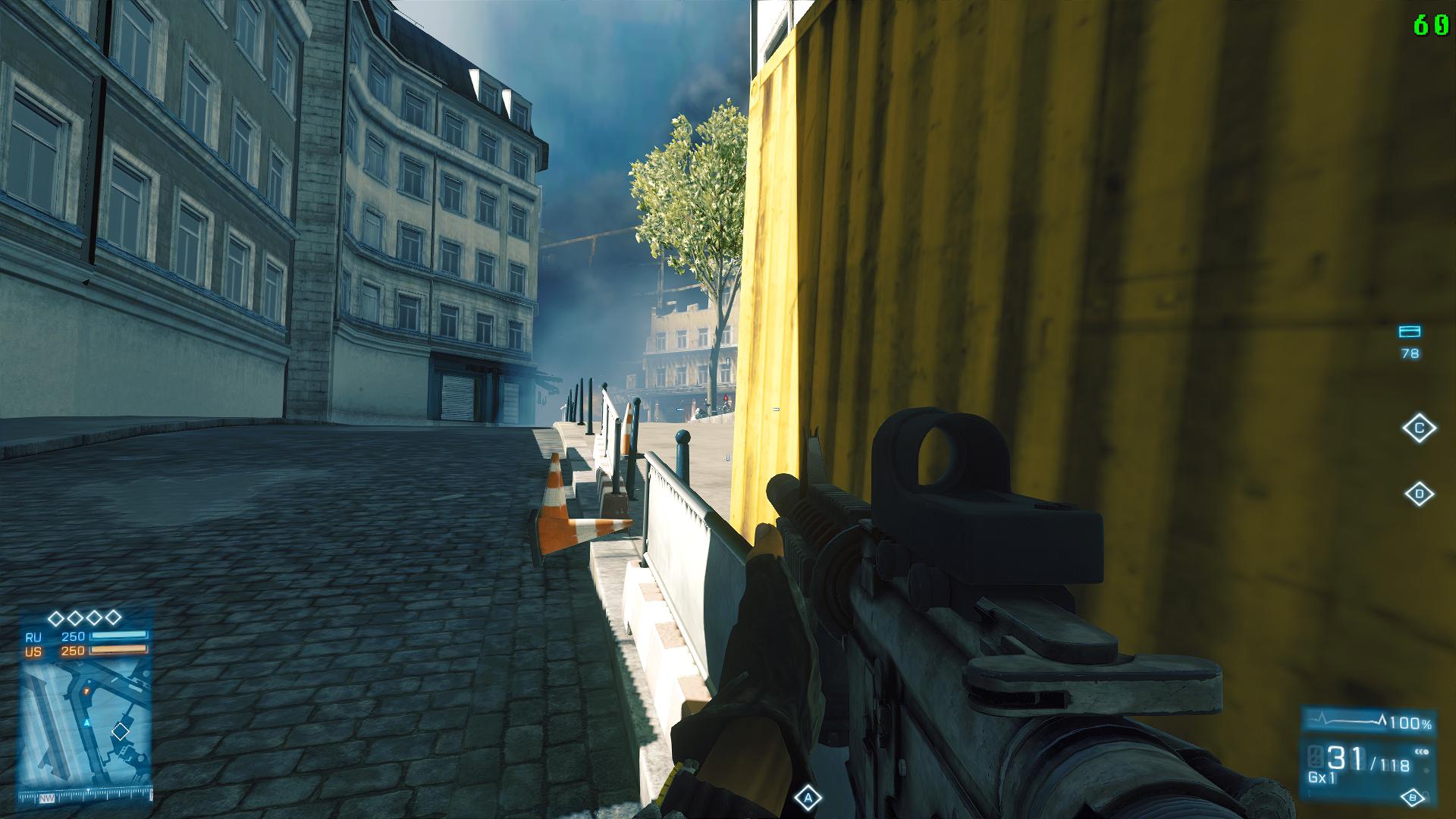Screen dimensions: 1456x819
Task: Click the white diamond objective on the minimap
Action: 121,731
